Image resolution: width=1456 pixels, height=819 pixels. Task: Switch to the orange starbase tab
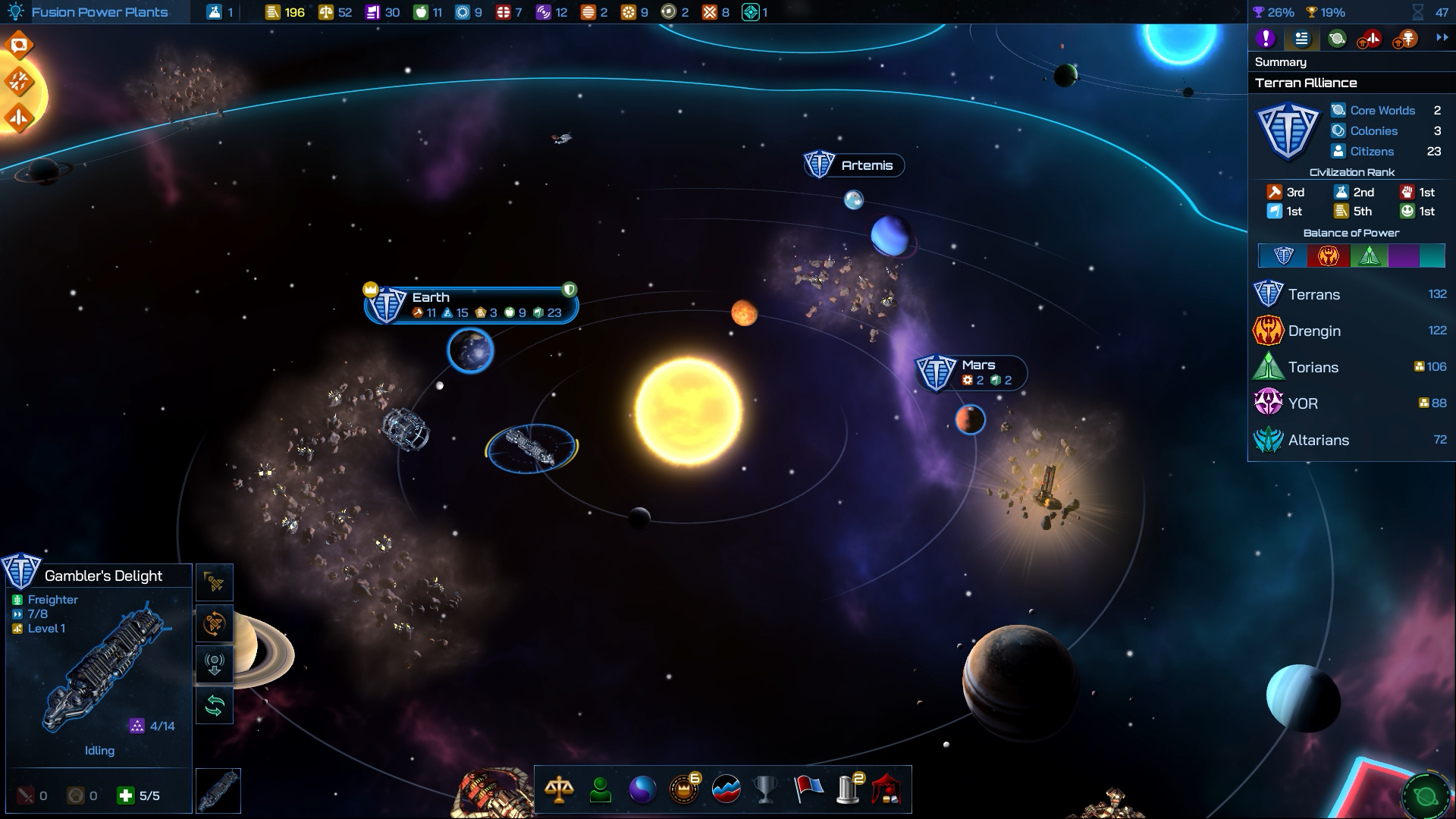click(1406, 38)
